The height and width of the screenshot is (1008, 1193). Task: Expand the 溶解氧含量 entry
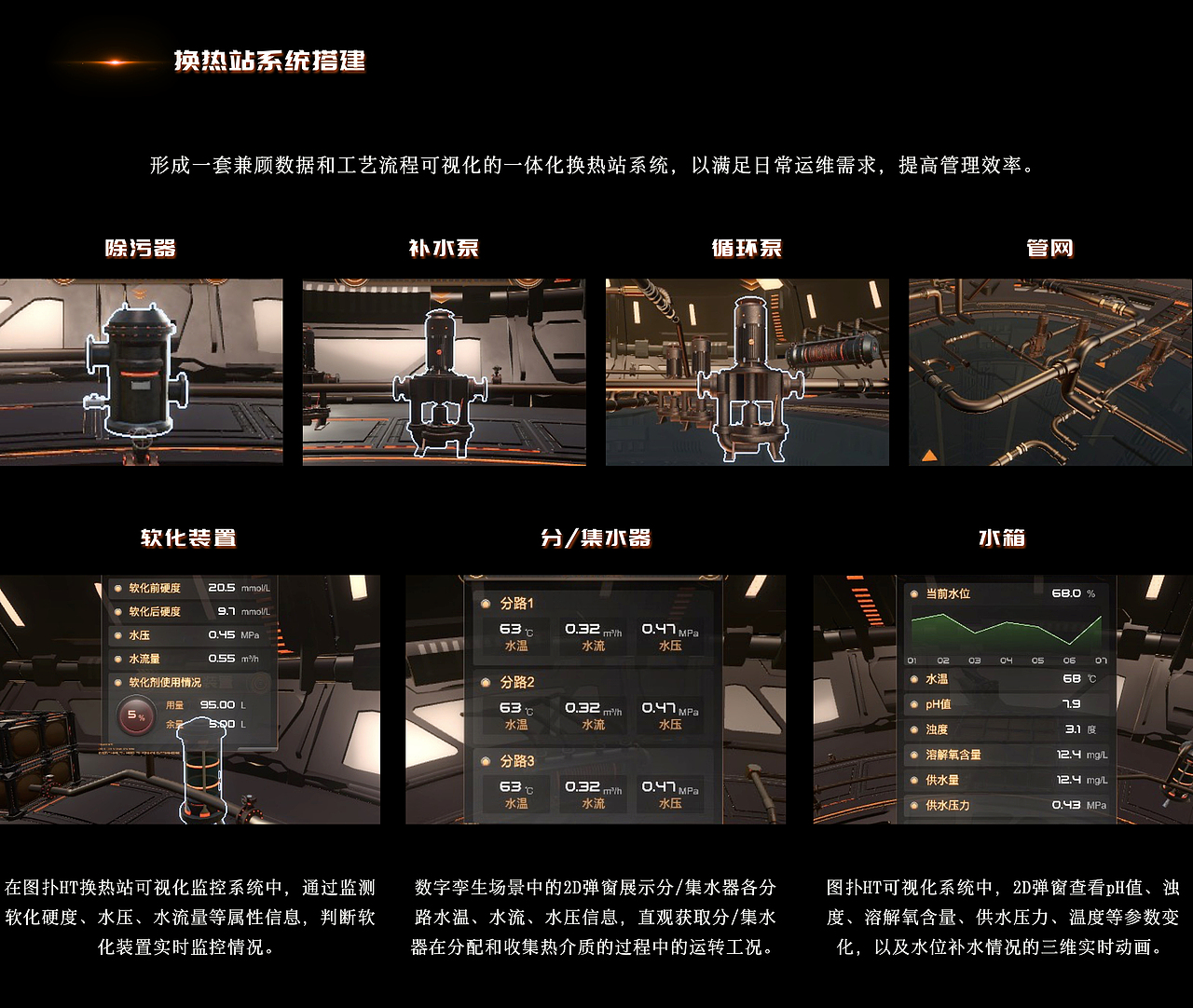tap(913, 756)
